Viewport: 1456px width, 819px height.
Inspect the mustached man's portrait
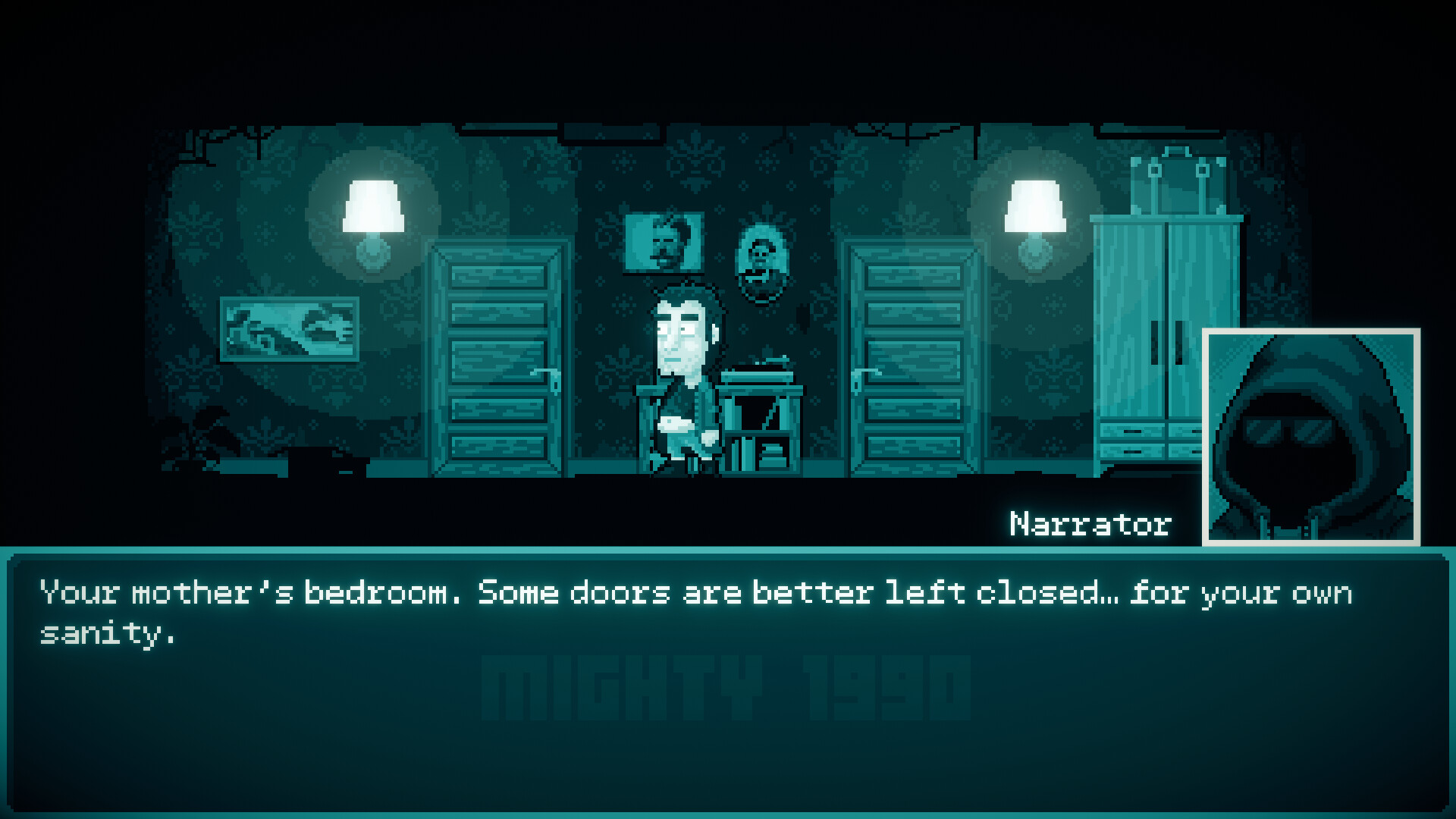pyautogui.click(x=662, y=241)
